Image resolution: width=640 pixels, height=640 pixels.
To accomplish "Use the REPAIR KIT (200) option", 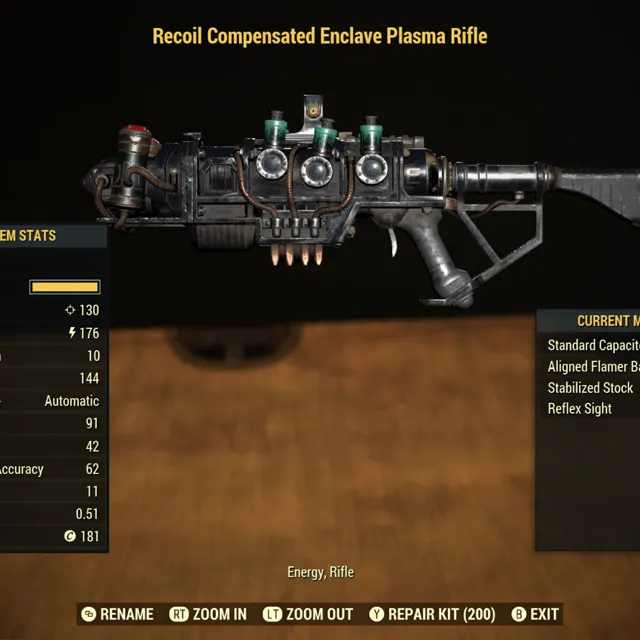I will point(432,614).
